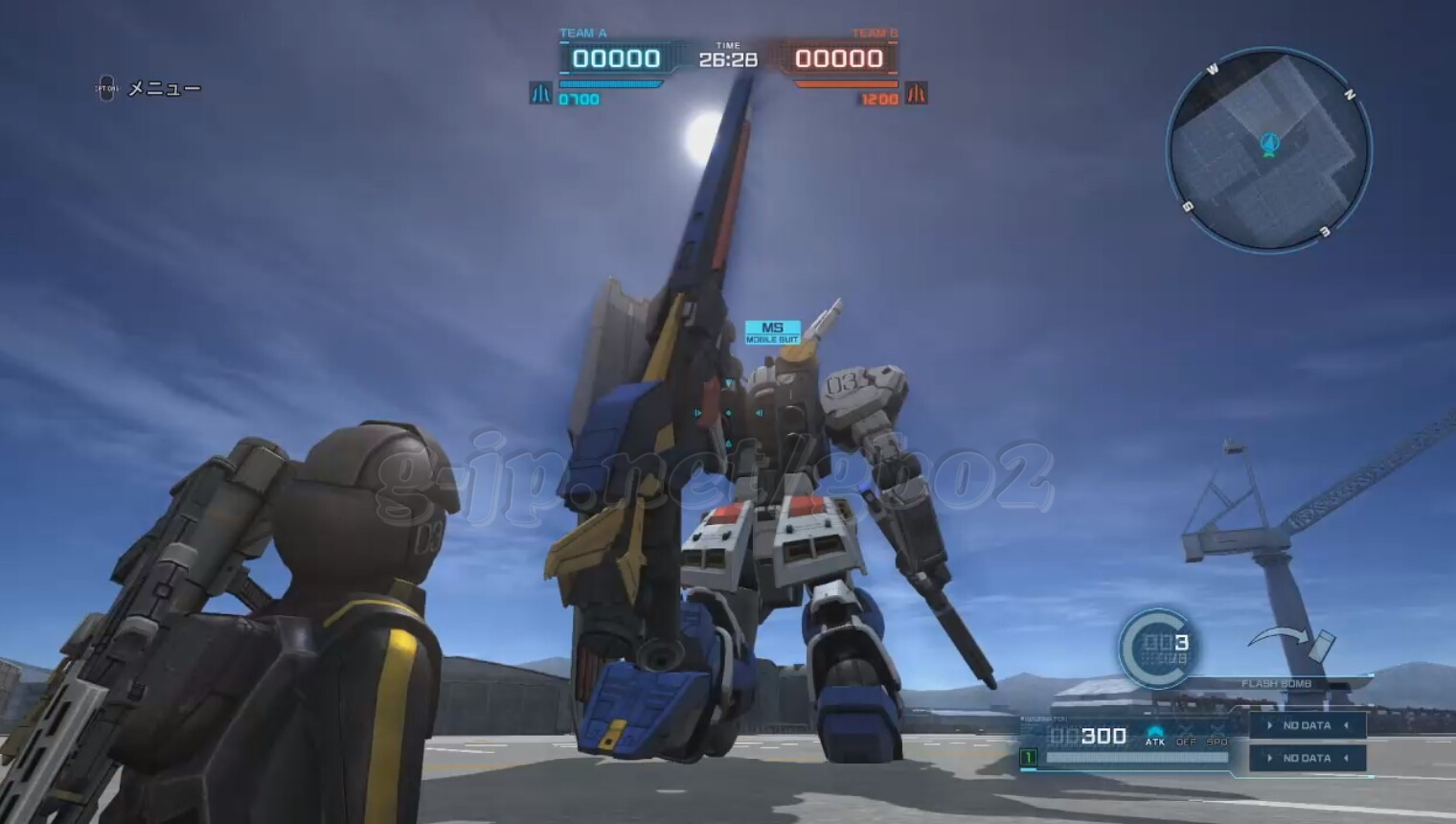Screen dimensions: 1456x824
Task: Click the green number 1 slot indicator
Action: [1028, 758]
